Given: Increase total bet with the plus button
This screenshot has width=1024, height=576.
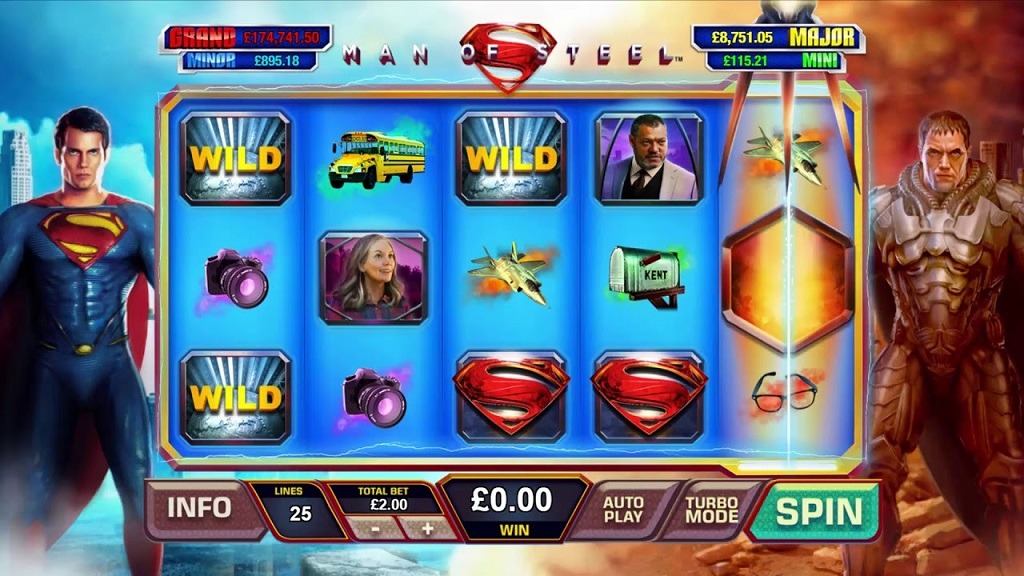Looking at the screenshot, I should point(427,528).
